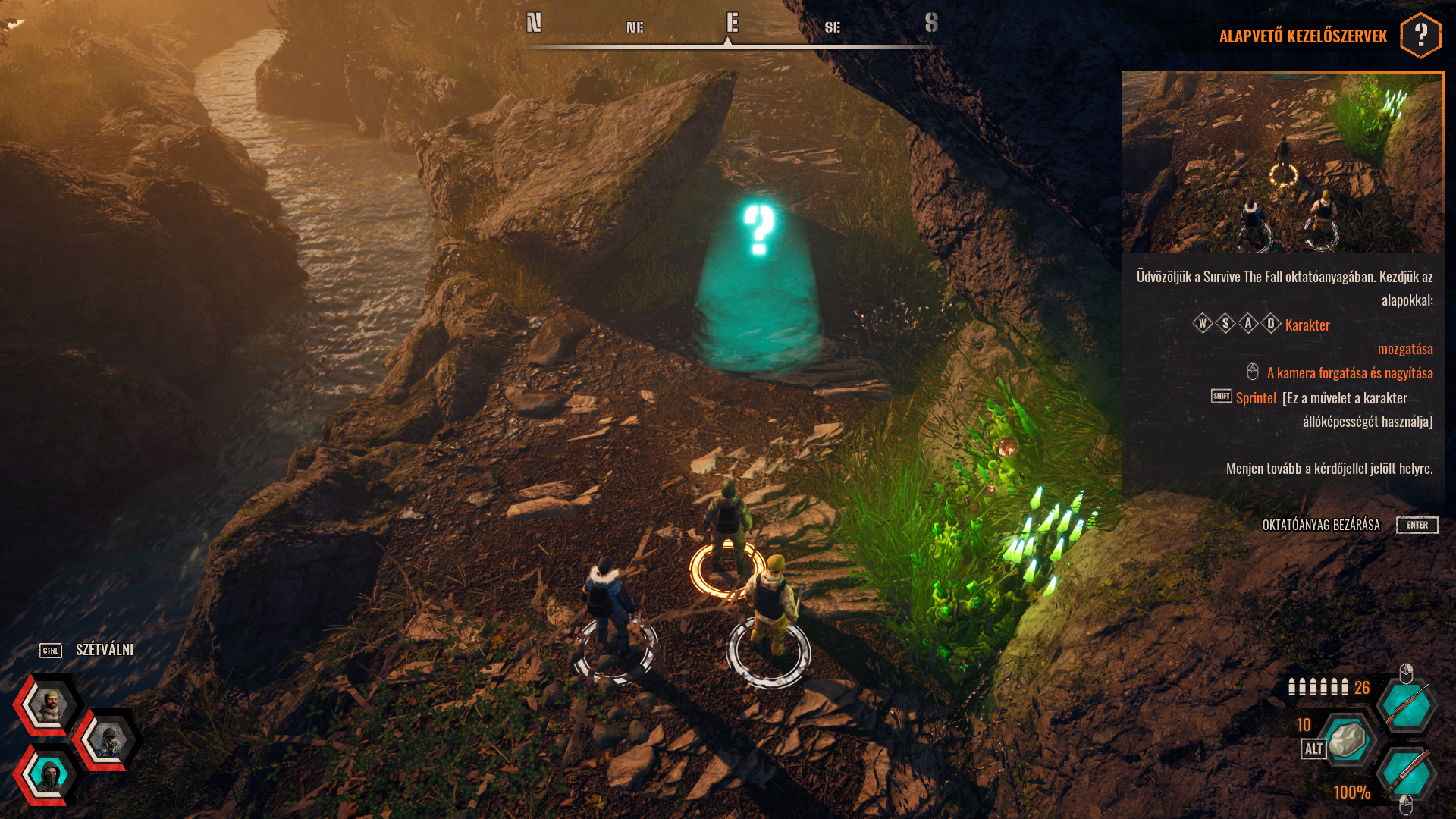
Task: Select the gas mask survivor portrait
Action: point(108,740)
